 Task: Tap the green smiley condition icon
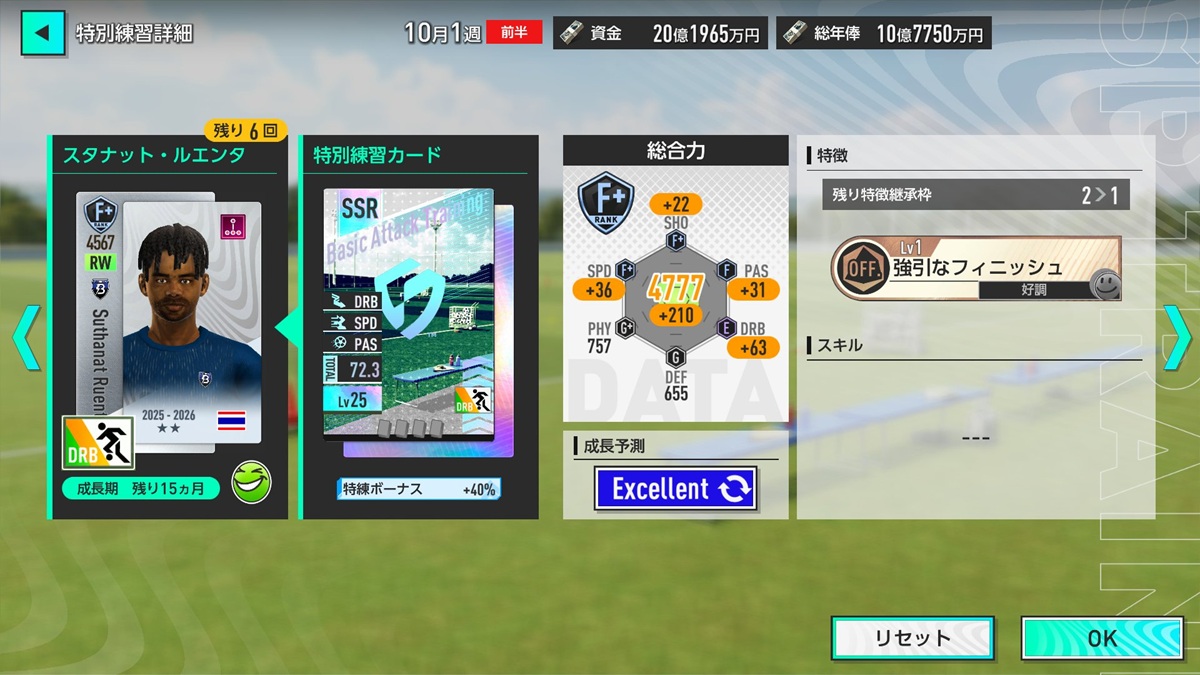250,483
